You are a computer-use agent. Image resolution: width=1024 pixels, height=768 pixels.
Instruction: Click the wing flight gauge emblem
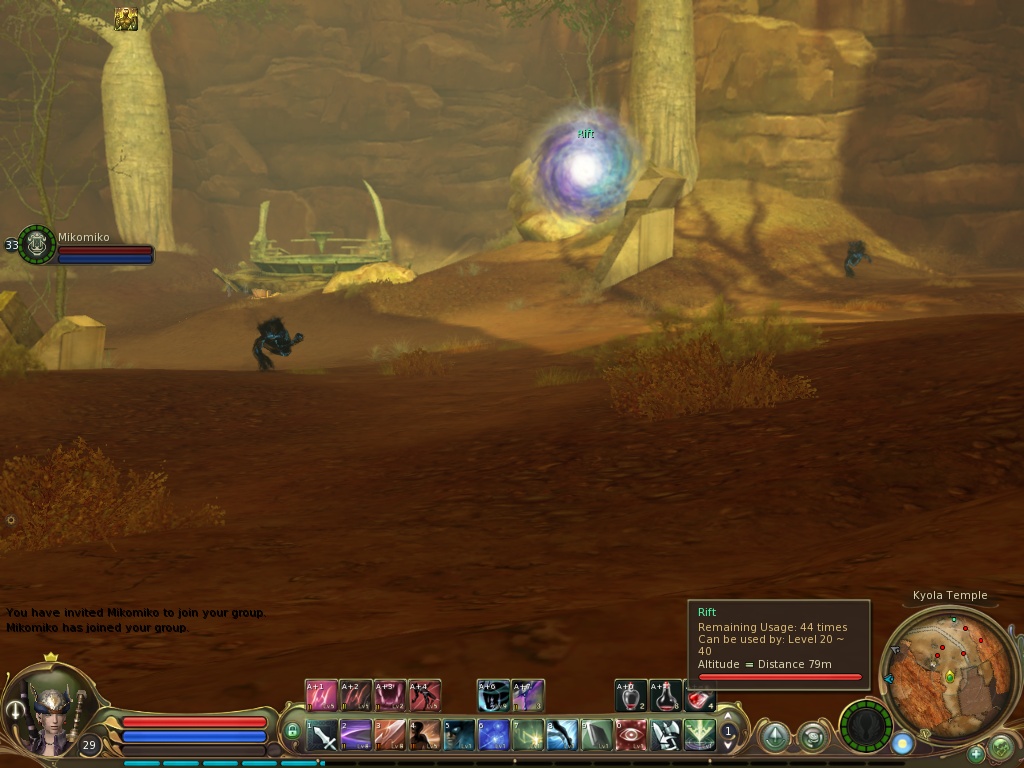[865, 725]
